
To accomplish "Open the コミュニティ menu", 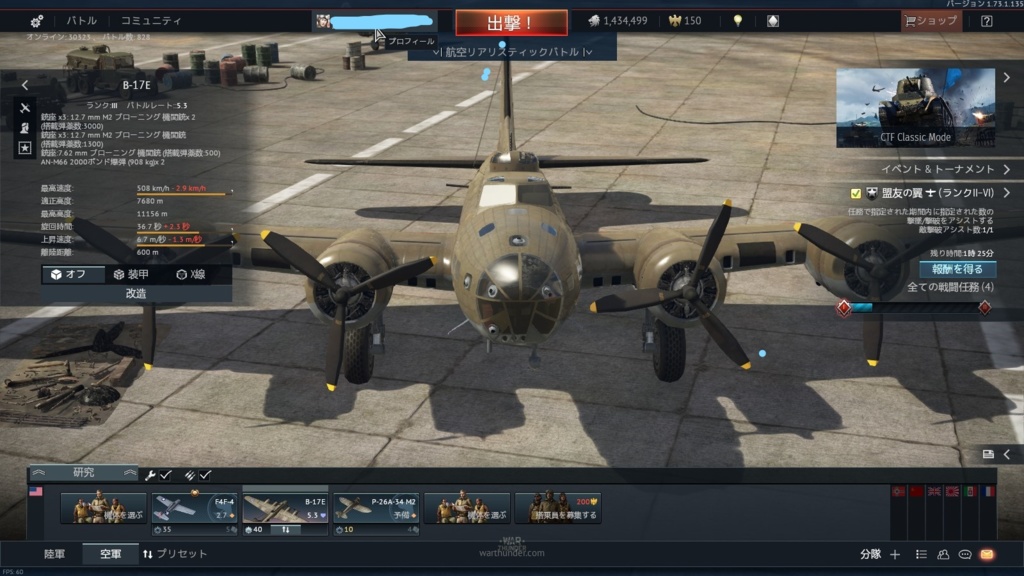I will [x=151, y=21].
